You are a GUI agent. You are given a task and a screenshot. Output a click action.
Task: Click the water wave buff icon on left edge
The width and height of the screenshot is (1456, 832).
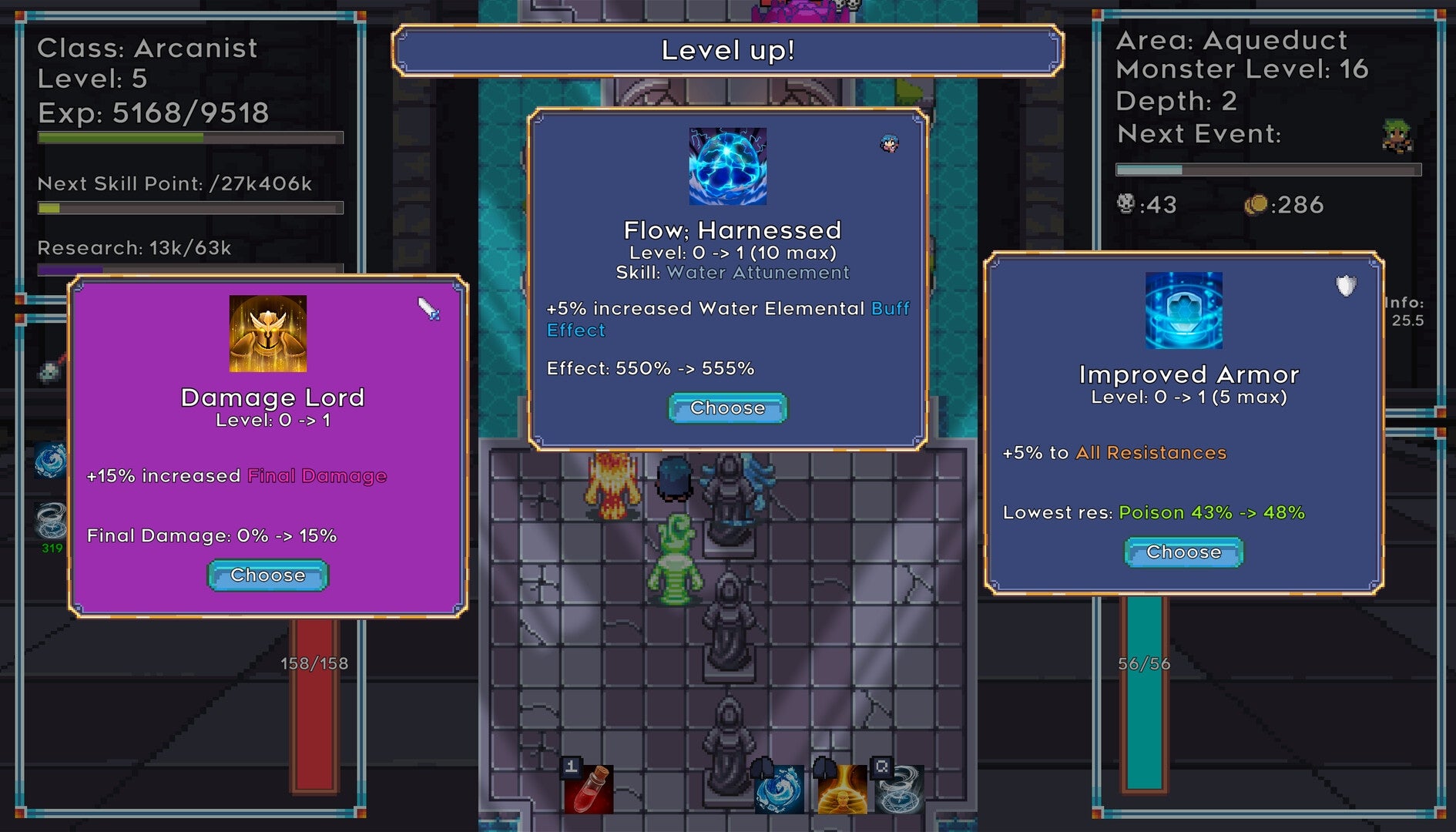49,460
